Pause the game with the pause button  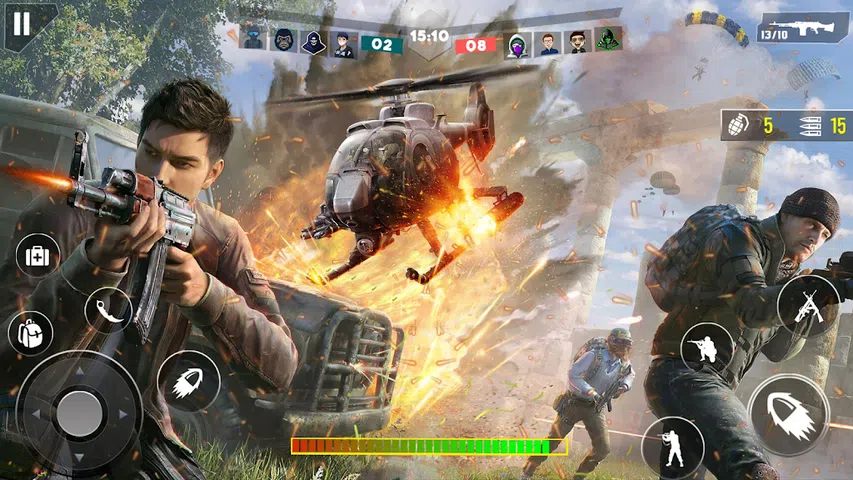pyautogui.click(x=22, y=24)
